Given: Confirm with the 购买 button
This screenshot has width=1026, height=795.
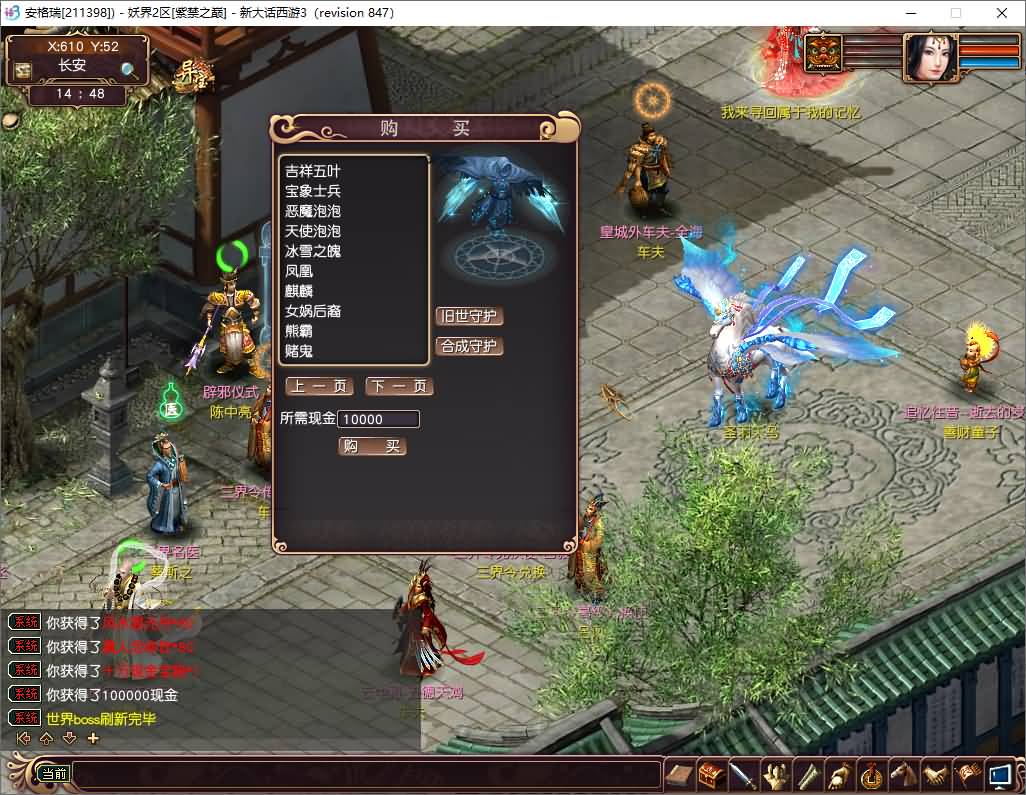Looking at the screenshot, I should coord(372,446).
